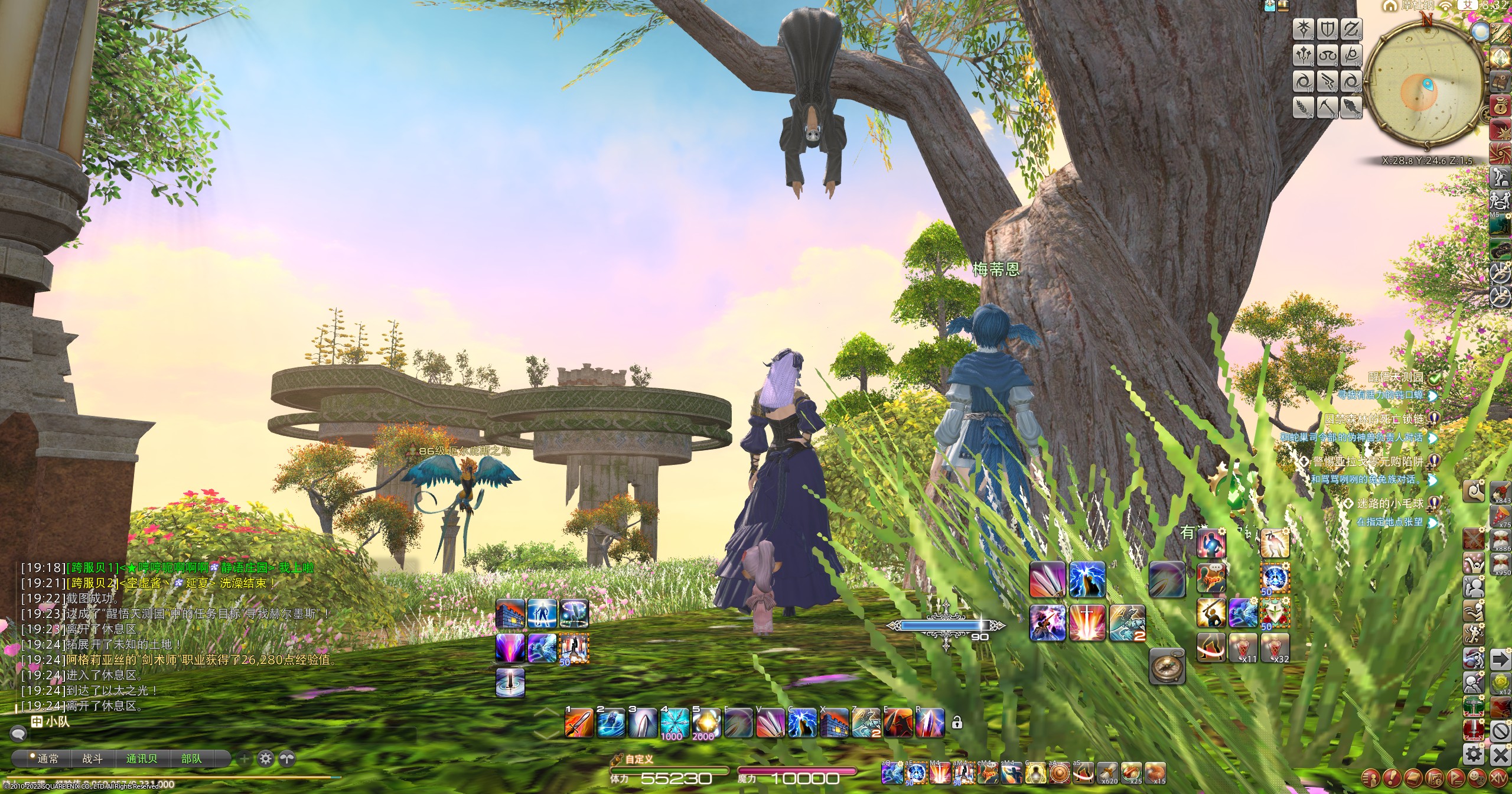1512x794 pixels.
Task: Use the castle rampart ability on hotbar
Action: click(833, 722)
